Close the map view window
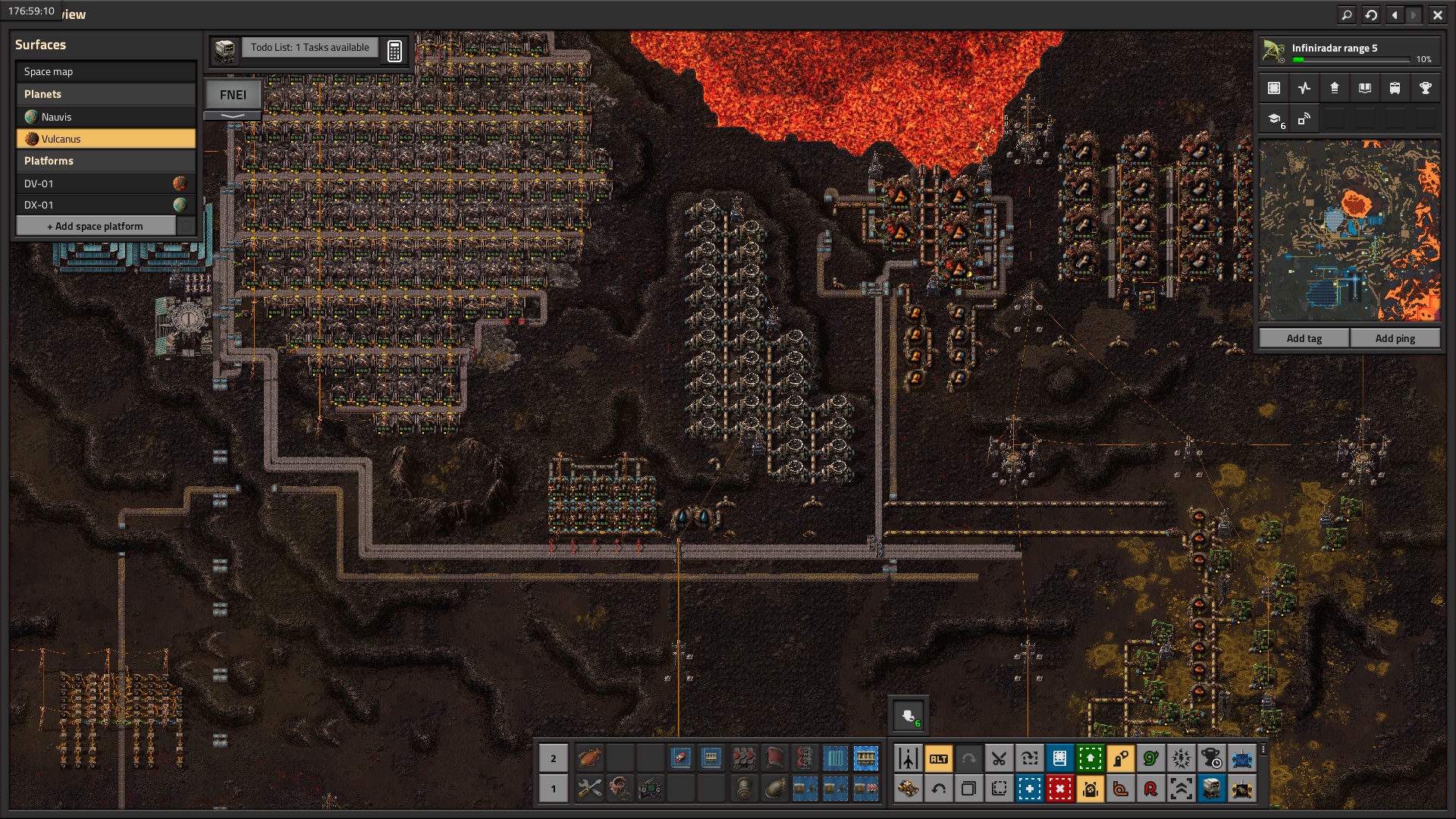 1437,14
